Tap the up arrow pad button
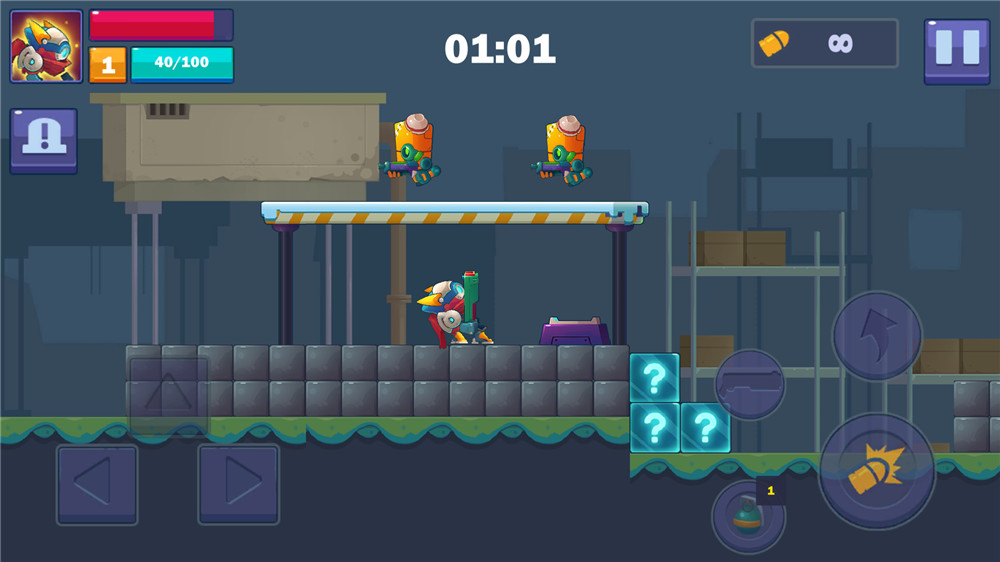This screenshot has width=1000, height=562. click(x=168, y=396)
